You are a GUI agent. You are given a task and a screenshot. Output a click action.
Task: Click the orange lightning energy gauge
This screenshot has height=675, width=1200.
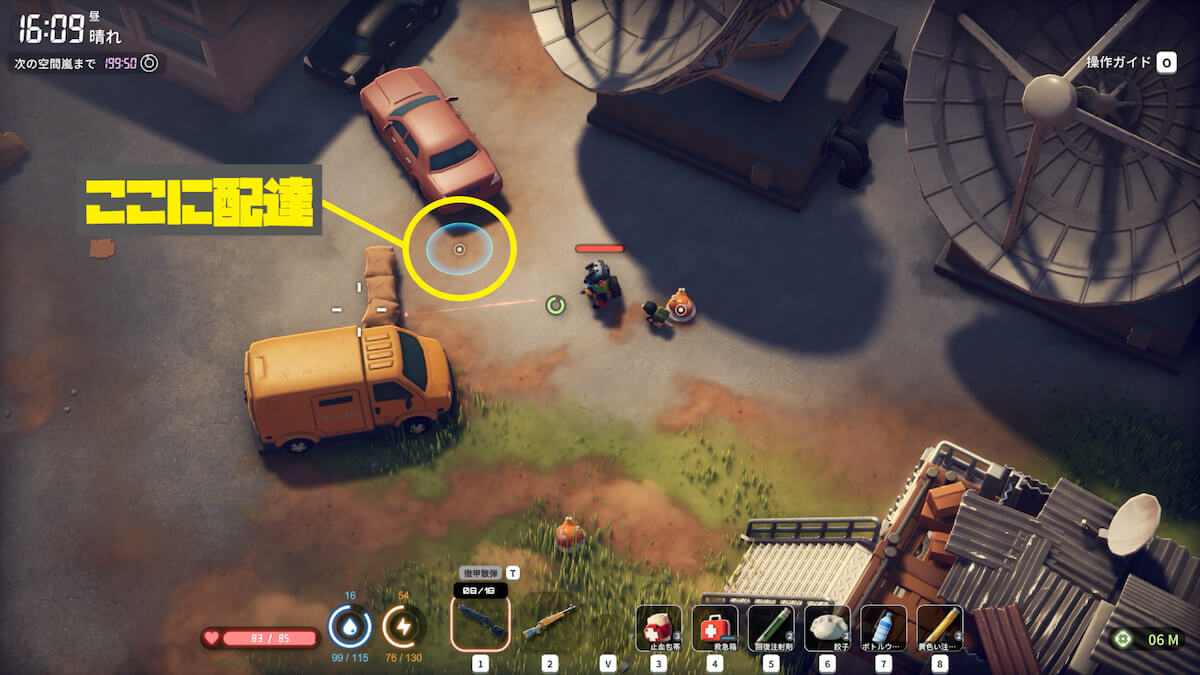(404, 627)
